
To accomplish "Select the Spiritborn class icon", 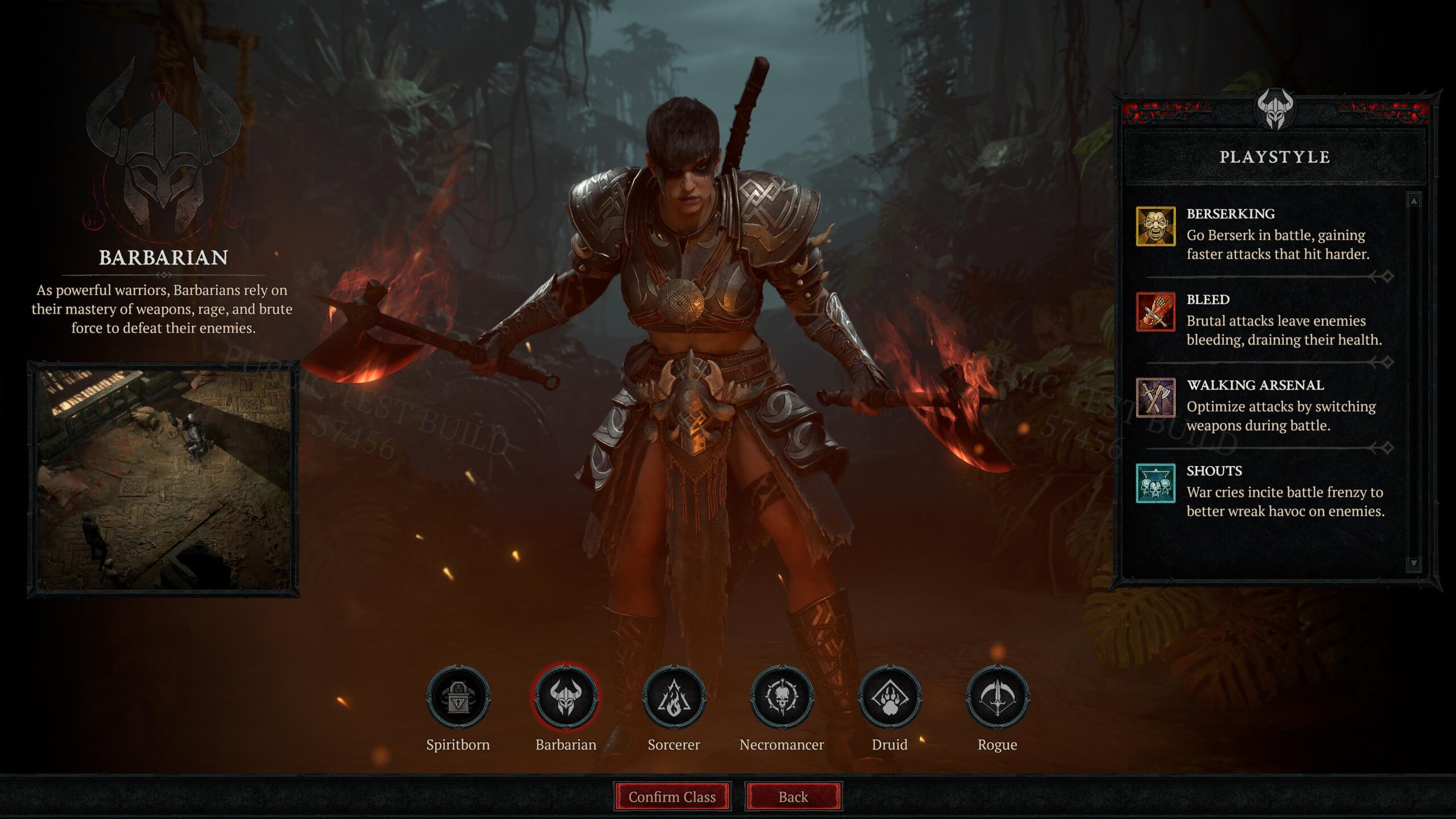I will 458,699.
